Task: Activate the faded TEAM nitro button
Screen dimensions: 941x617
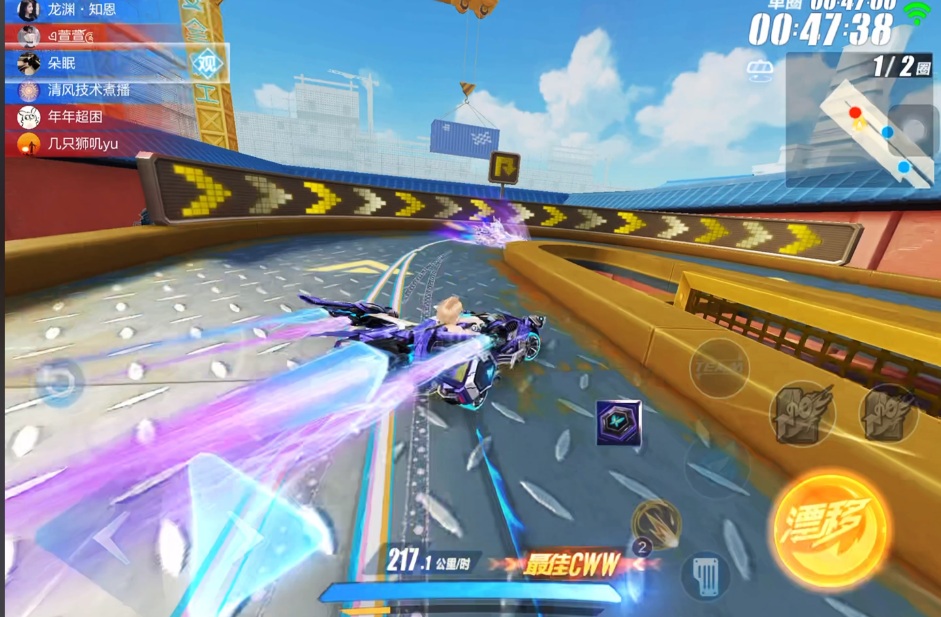Action: [719, 367]
